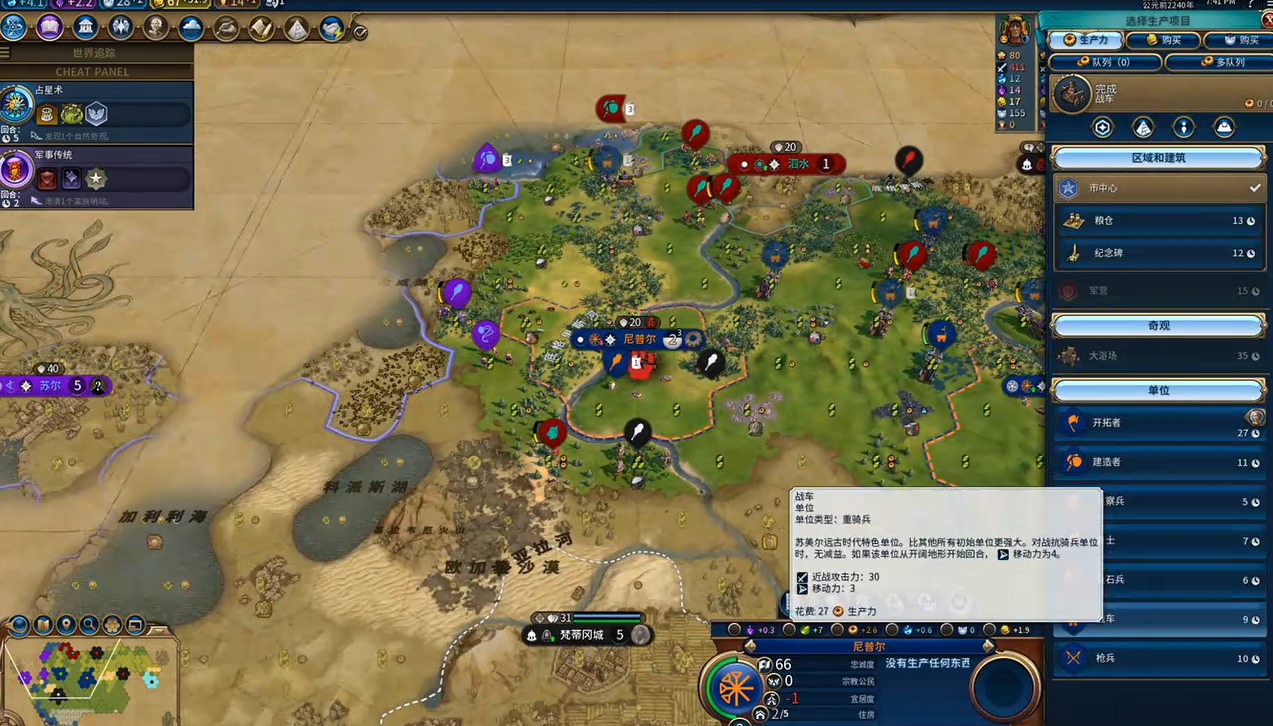This screenshot has width=1273, height=726.
Task: Open the technology tree atom icon
Action: point(15,27)
